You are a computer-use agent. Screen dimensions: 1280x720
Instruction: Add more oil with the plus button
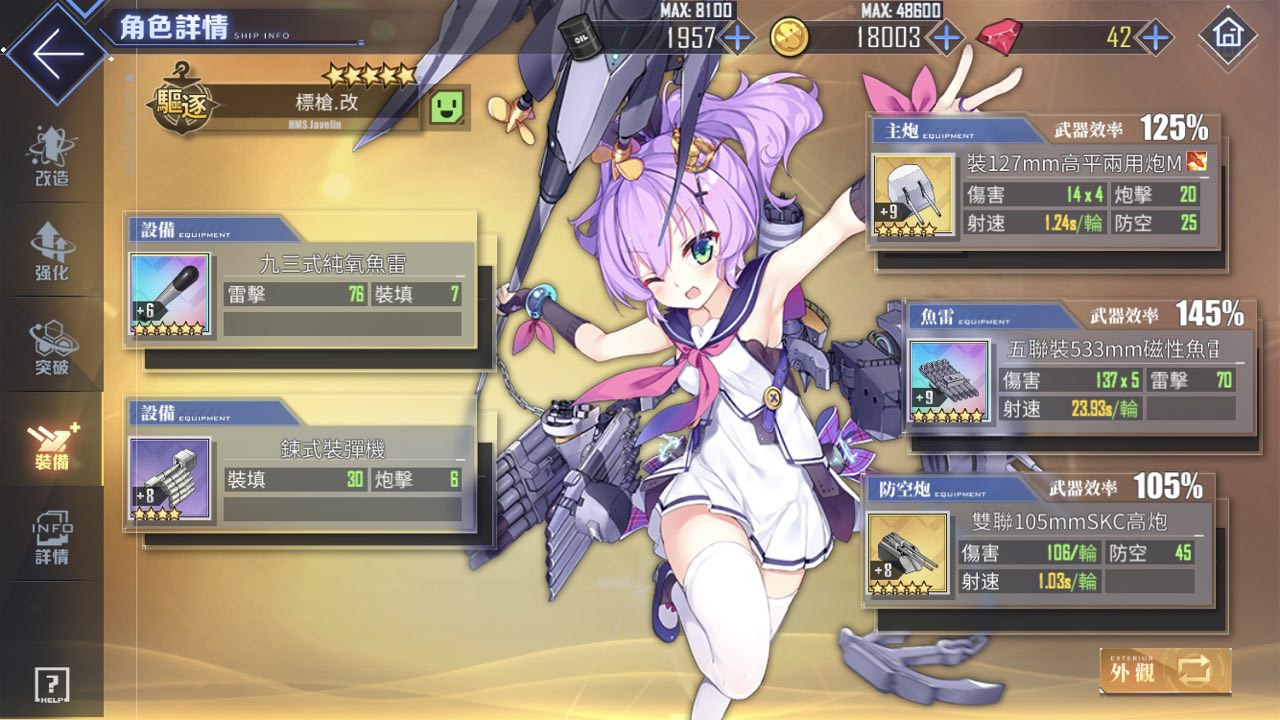(x=738, y=38)
